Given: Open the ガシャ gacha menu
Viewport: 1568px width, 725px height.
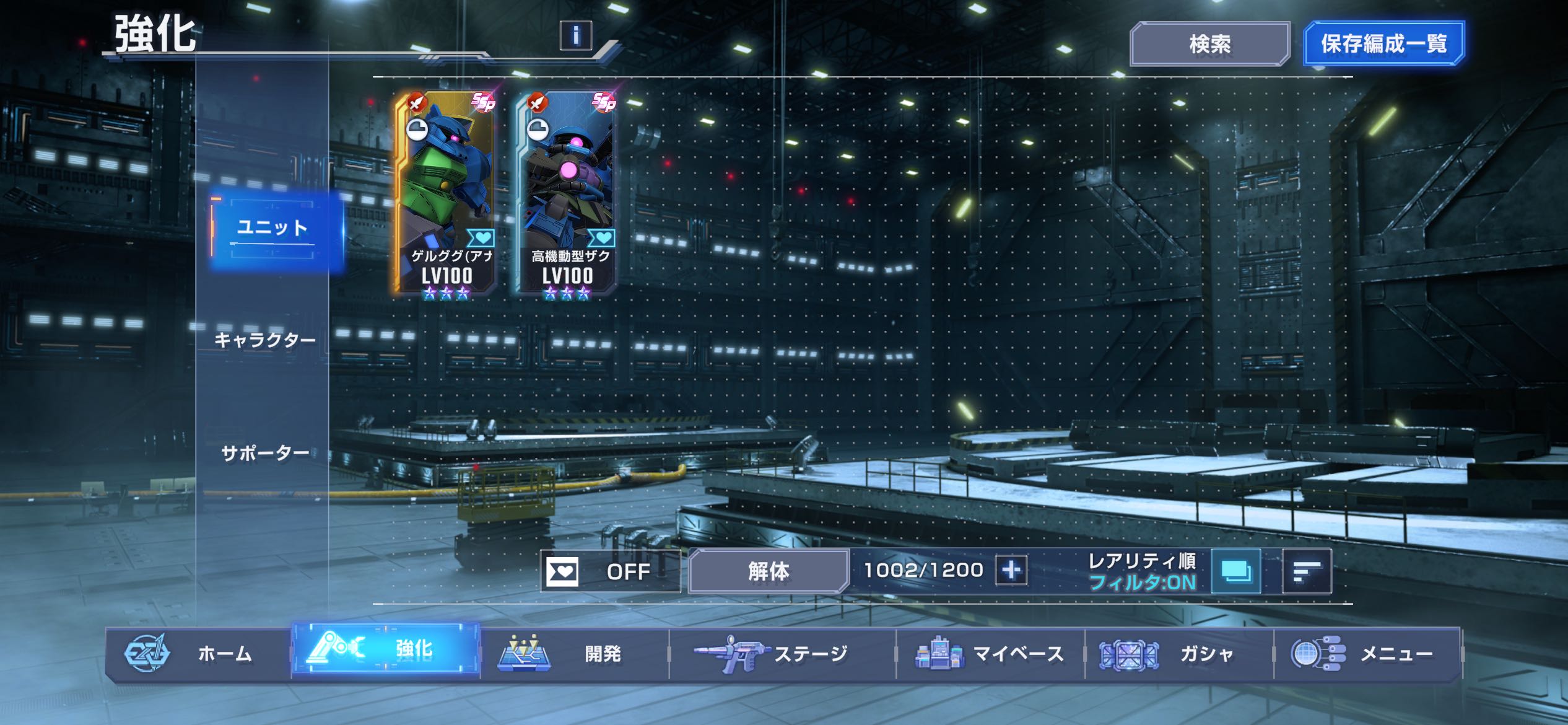Looking at the screenshot, I should click(1179, 654).
